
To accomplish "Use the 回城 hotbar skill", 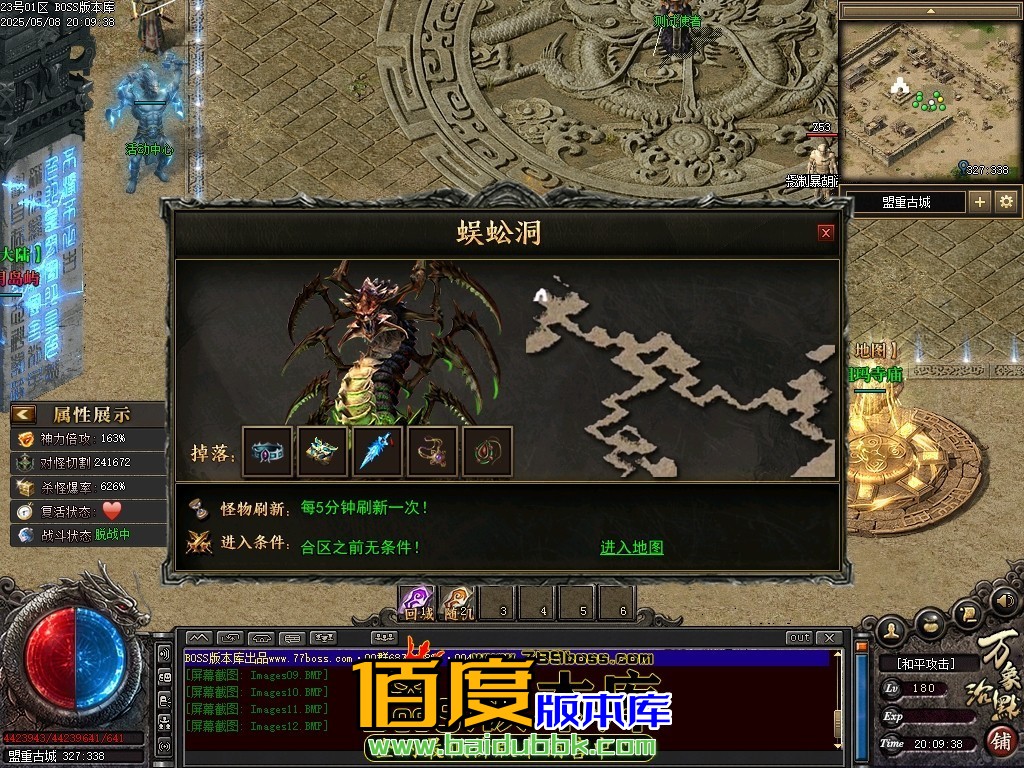I will 417,602.
